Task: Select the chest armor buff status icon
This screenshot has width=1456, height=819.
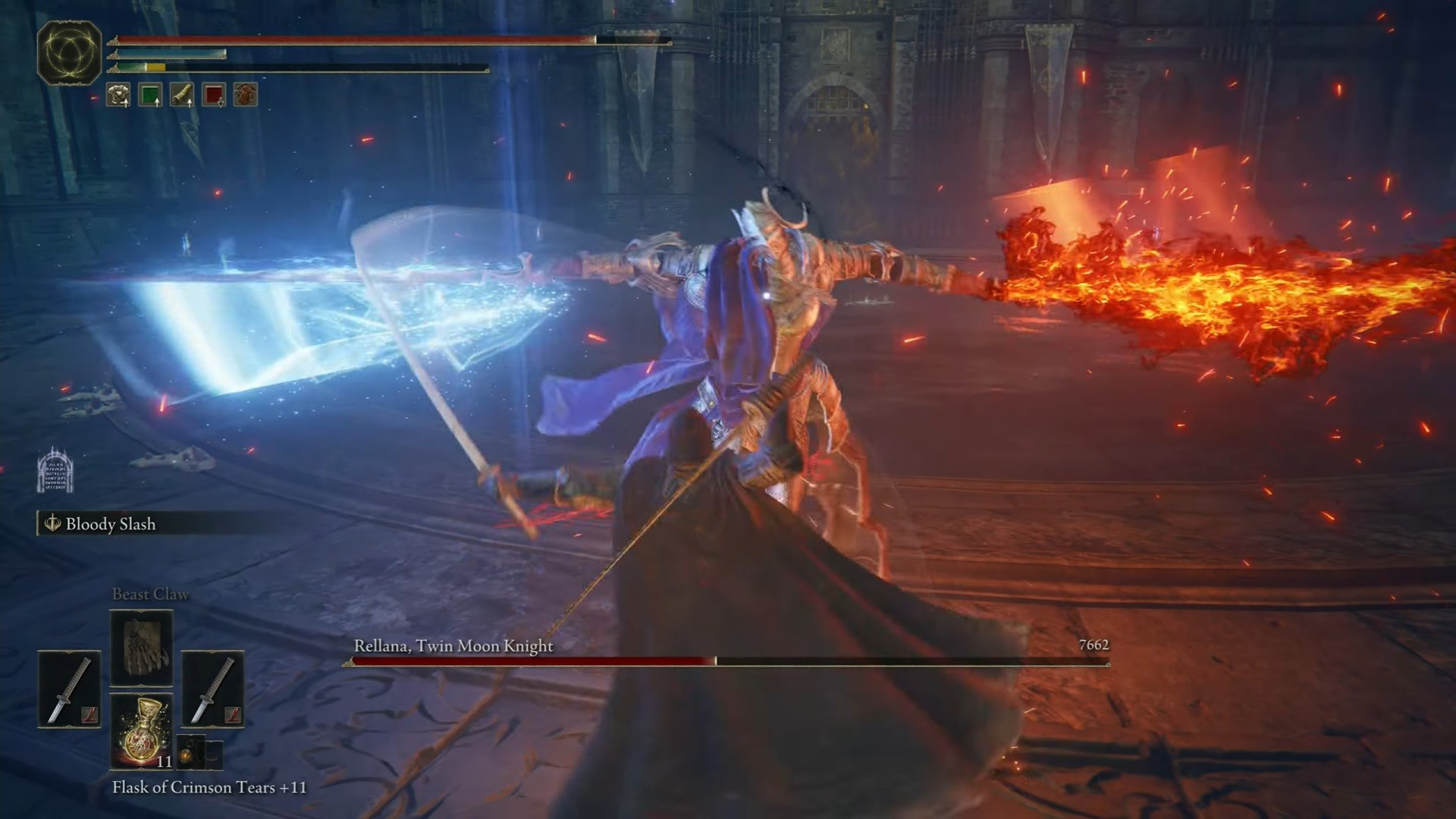Action: (118, 95)
